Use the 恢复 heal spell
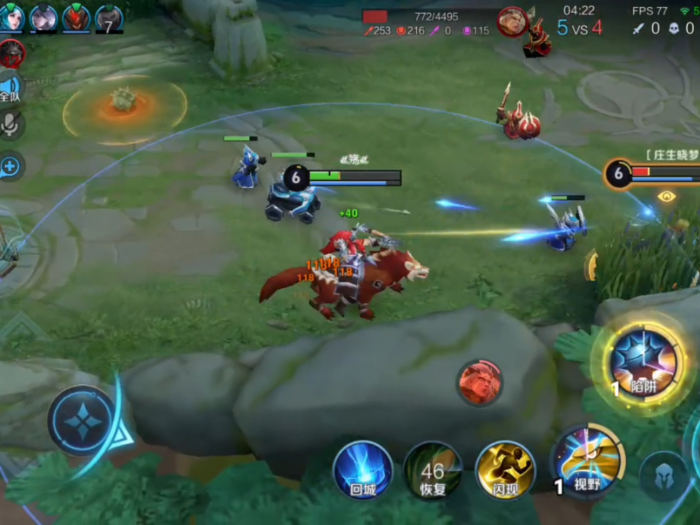Viewport: 700px width, 525px height. [x=432, y=470]
